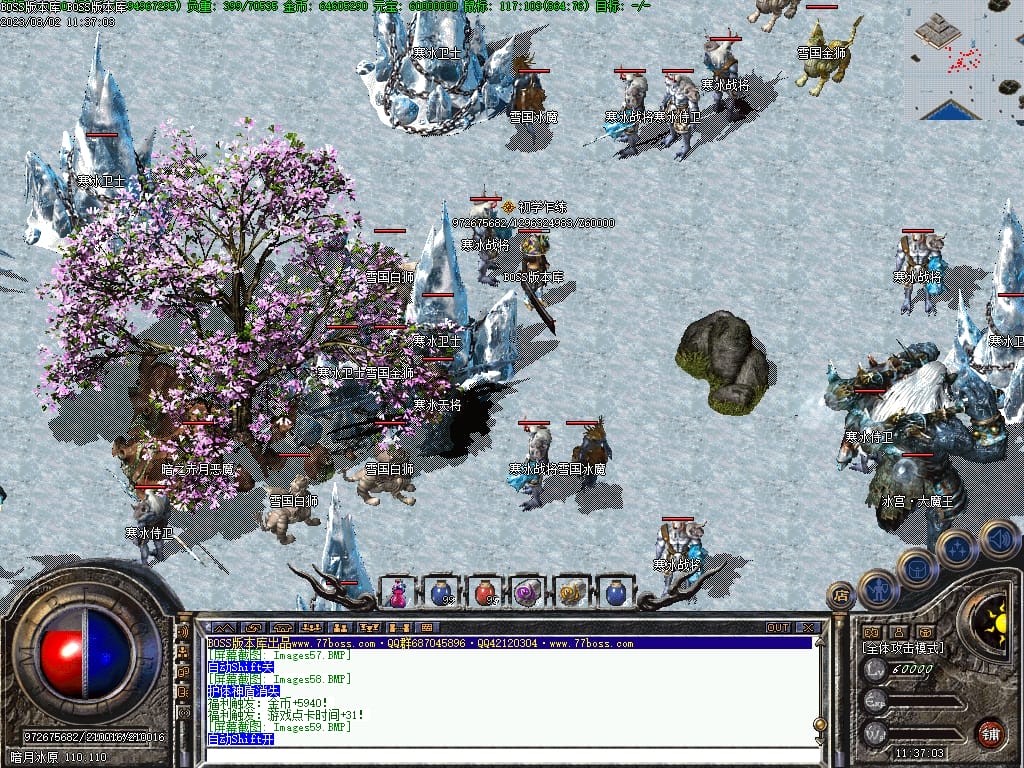
Task: Open the skills sparkle round button
Action: click(x=957, y=548)
